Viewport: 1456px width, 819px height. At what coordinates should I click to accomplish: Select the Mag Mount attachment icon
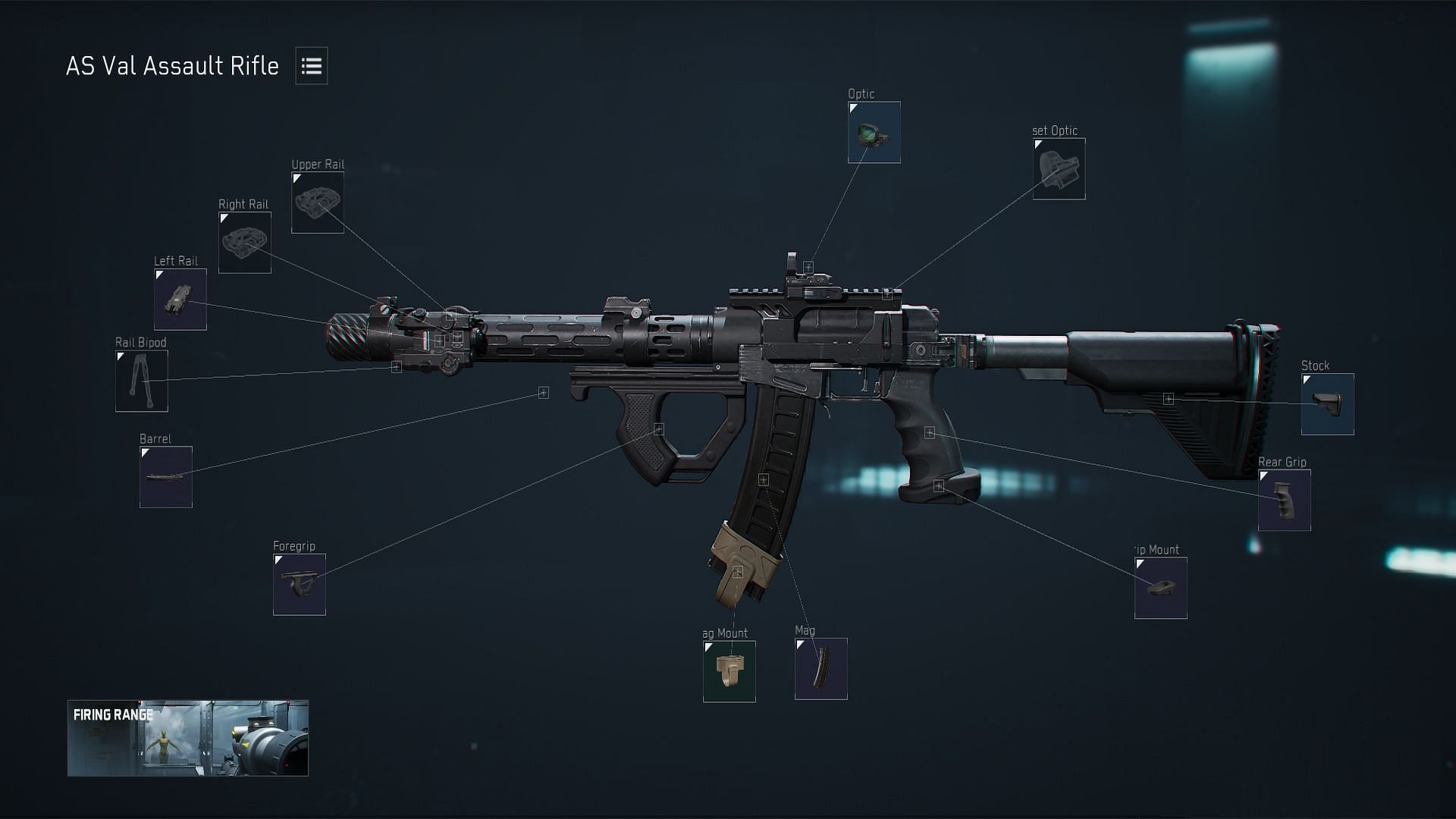pyautogui.click(x=729, y=672)
